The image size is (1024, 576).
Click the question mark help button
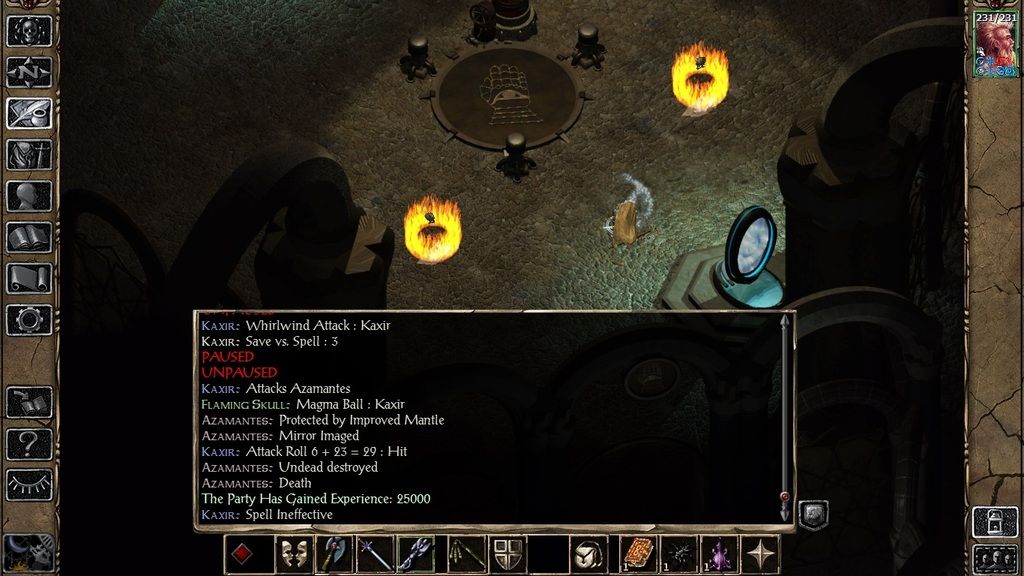(29, 443)
